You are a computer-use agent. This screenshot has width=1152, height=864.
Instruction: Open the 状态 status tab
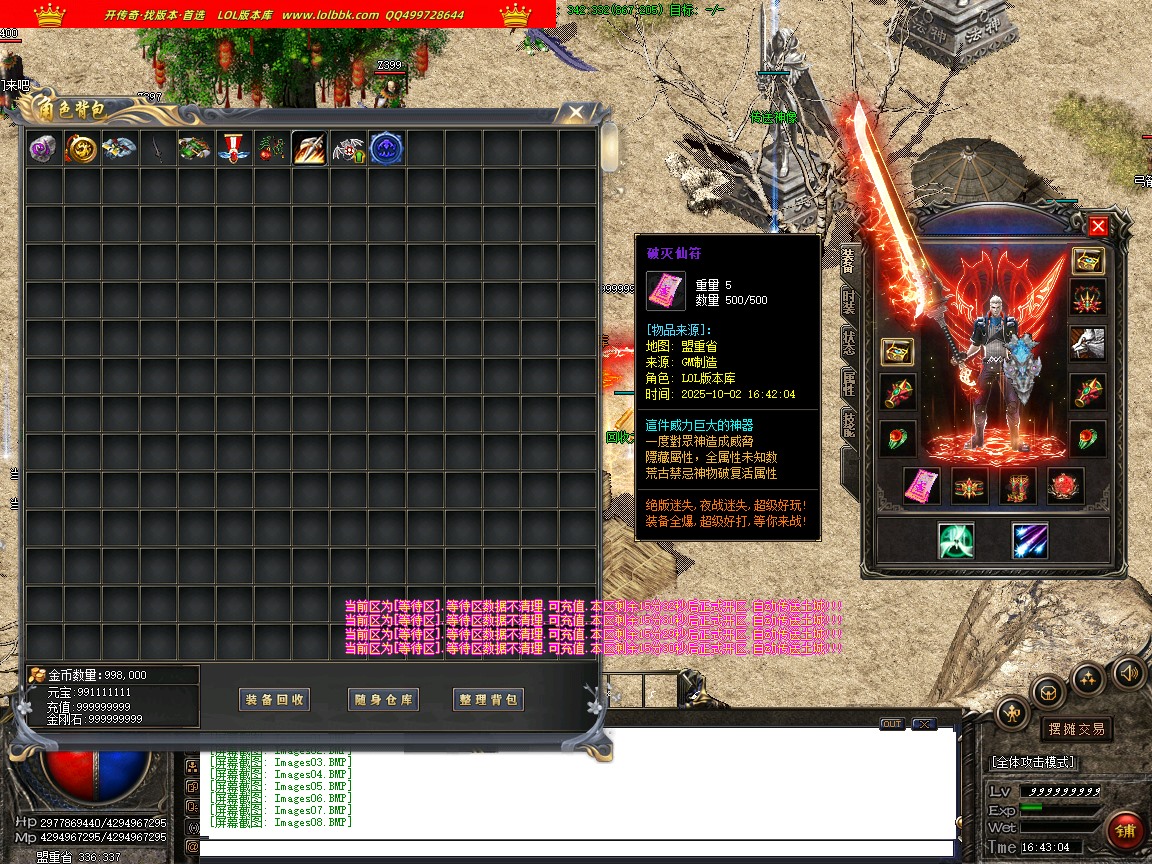849,341
